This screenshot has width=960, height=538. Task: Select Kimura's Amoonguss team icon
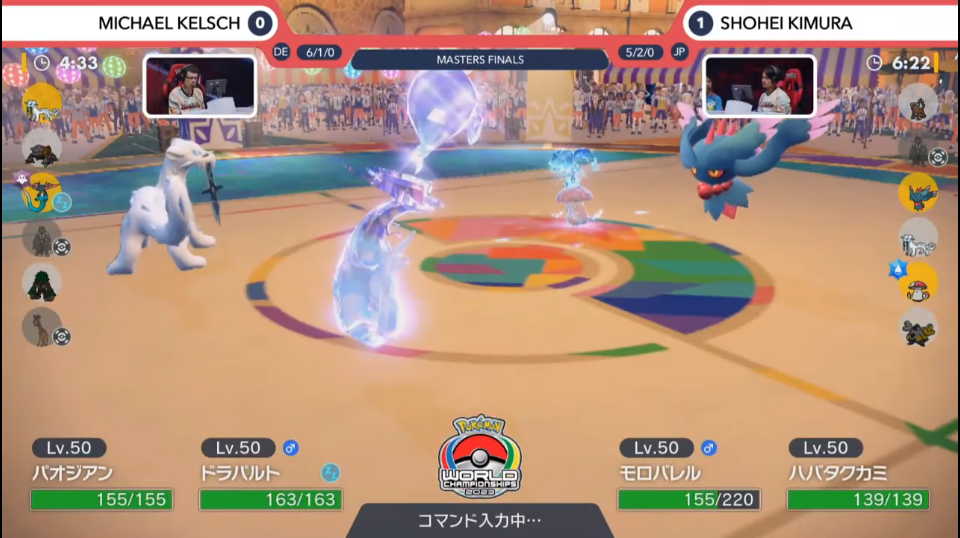tap(917, 283)
